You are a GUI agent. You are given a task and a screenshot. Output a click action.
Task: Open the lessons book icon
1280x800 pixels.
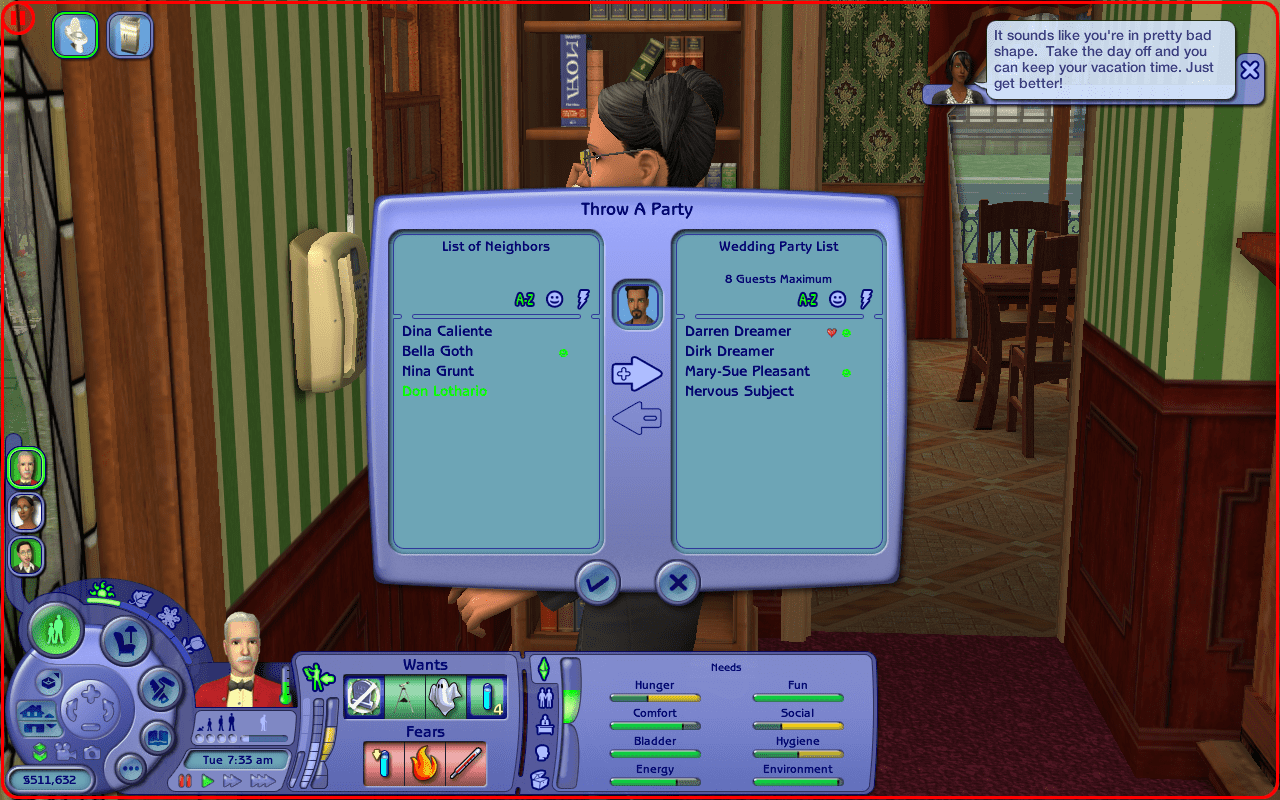156,735
